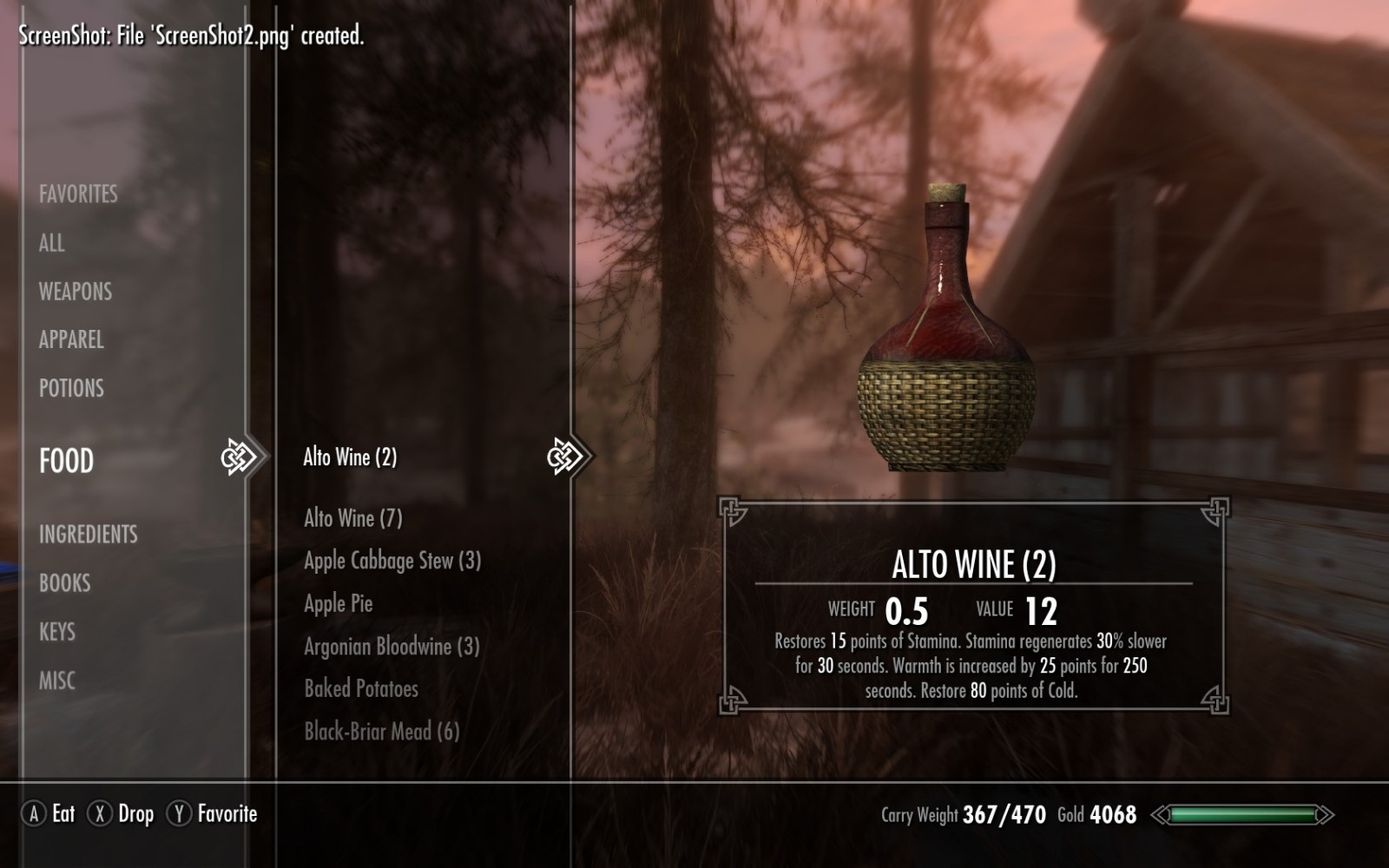Select the Apparel category
This screenshot has height=868, width=1389.
click(x=71, y=339)
